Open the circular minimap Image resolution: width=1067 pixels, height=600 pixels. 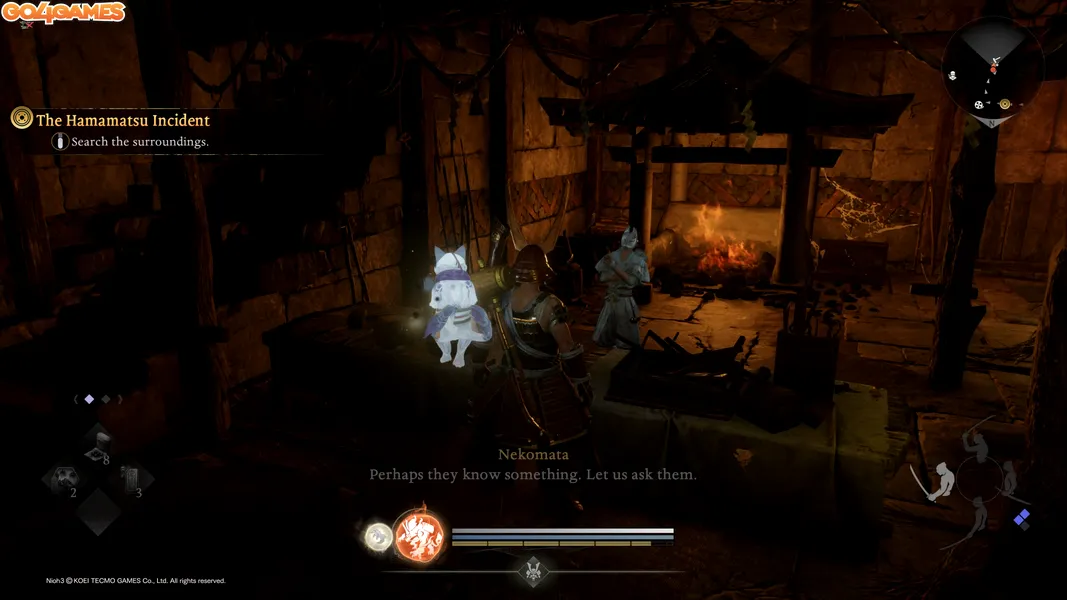point(994,70)
